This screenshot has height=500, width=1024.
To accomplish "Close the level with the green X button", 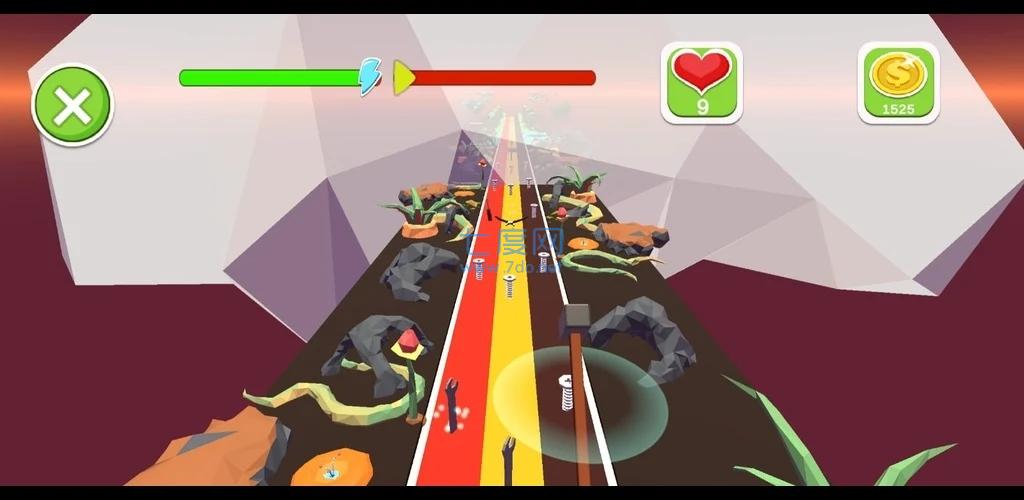I will pyautogui.click(x=72, y=105).
